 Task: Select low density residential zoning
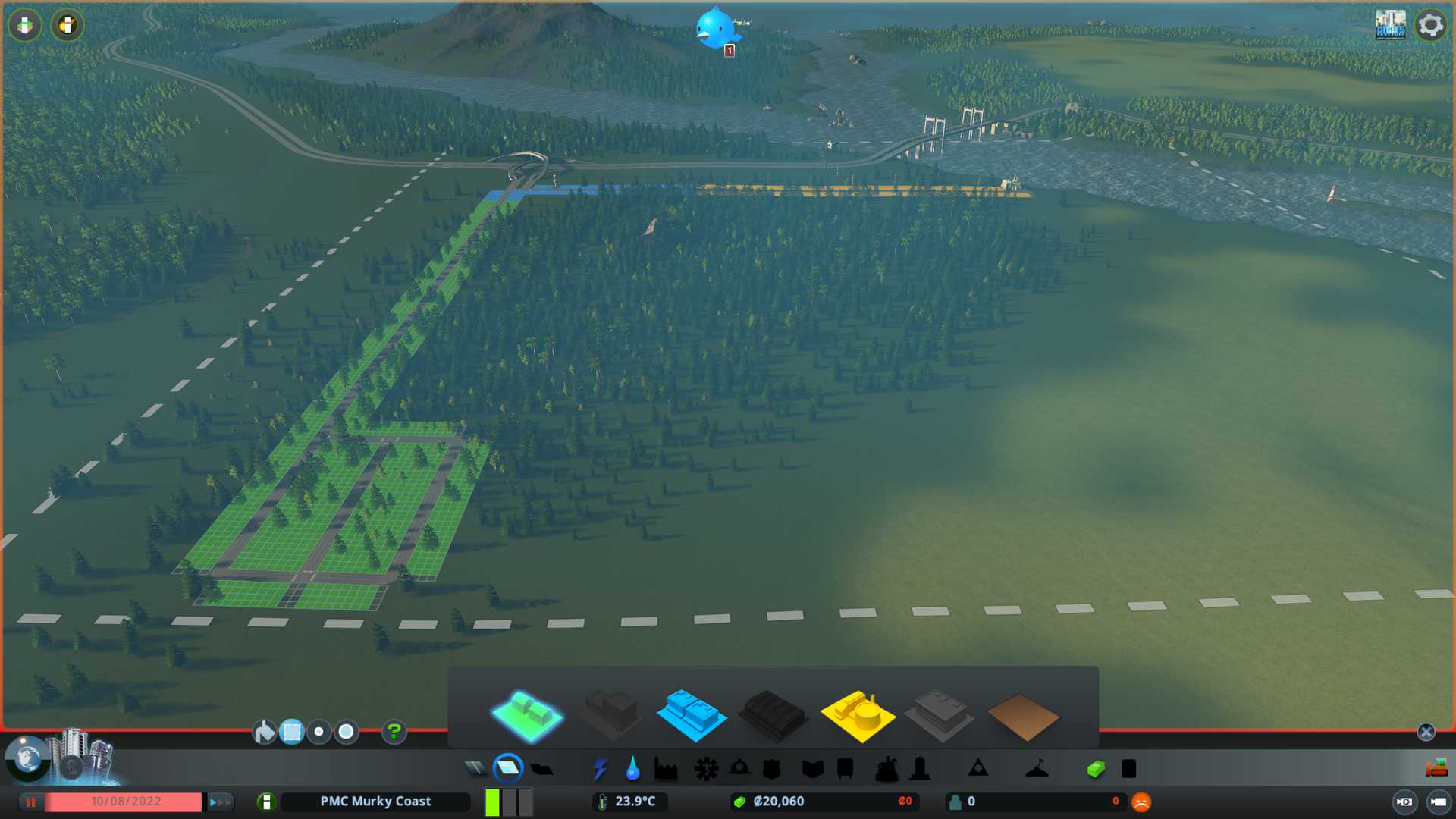(526, 715)
